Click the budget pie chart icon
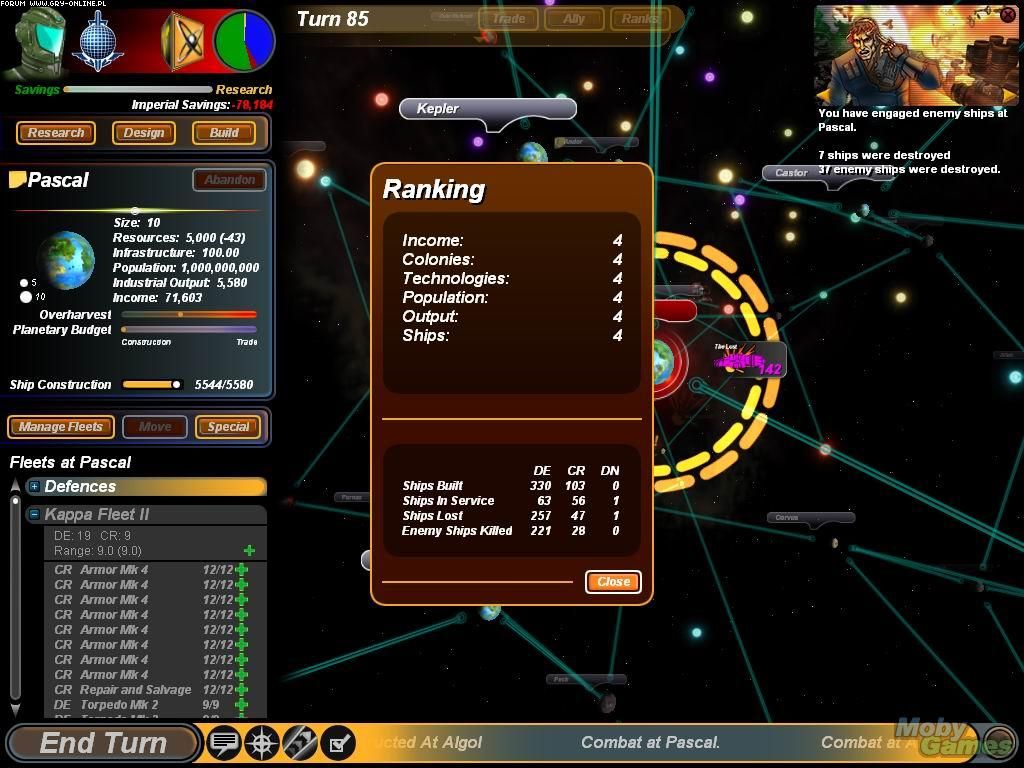This screenshot has height=768, width=1024. pyautogui.click(x=244, y=41)
